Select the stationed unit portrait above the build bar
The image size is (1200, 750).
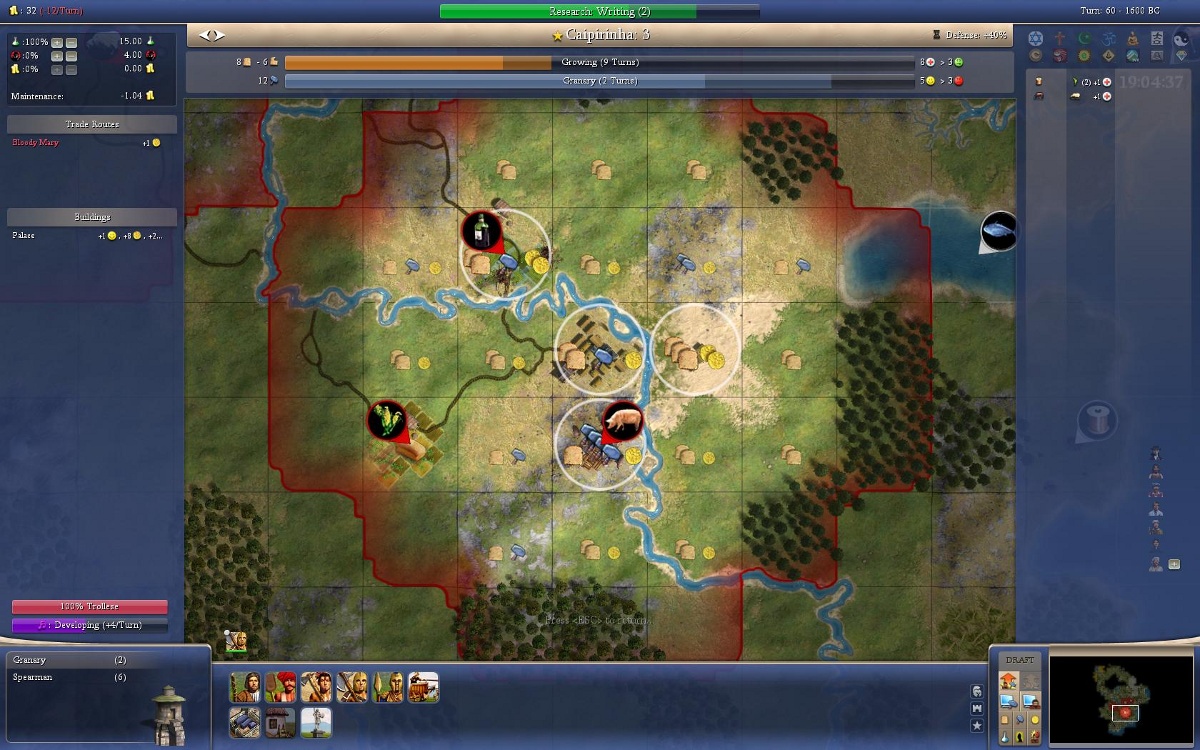pyautogui.click(x=237, y=641)
